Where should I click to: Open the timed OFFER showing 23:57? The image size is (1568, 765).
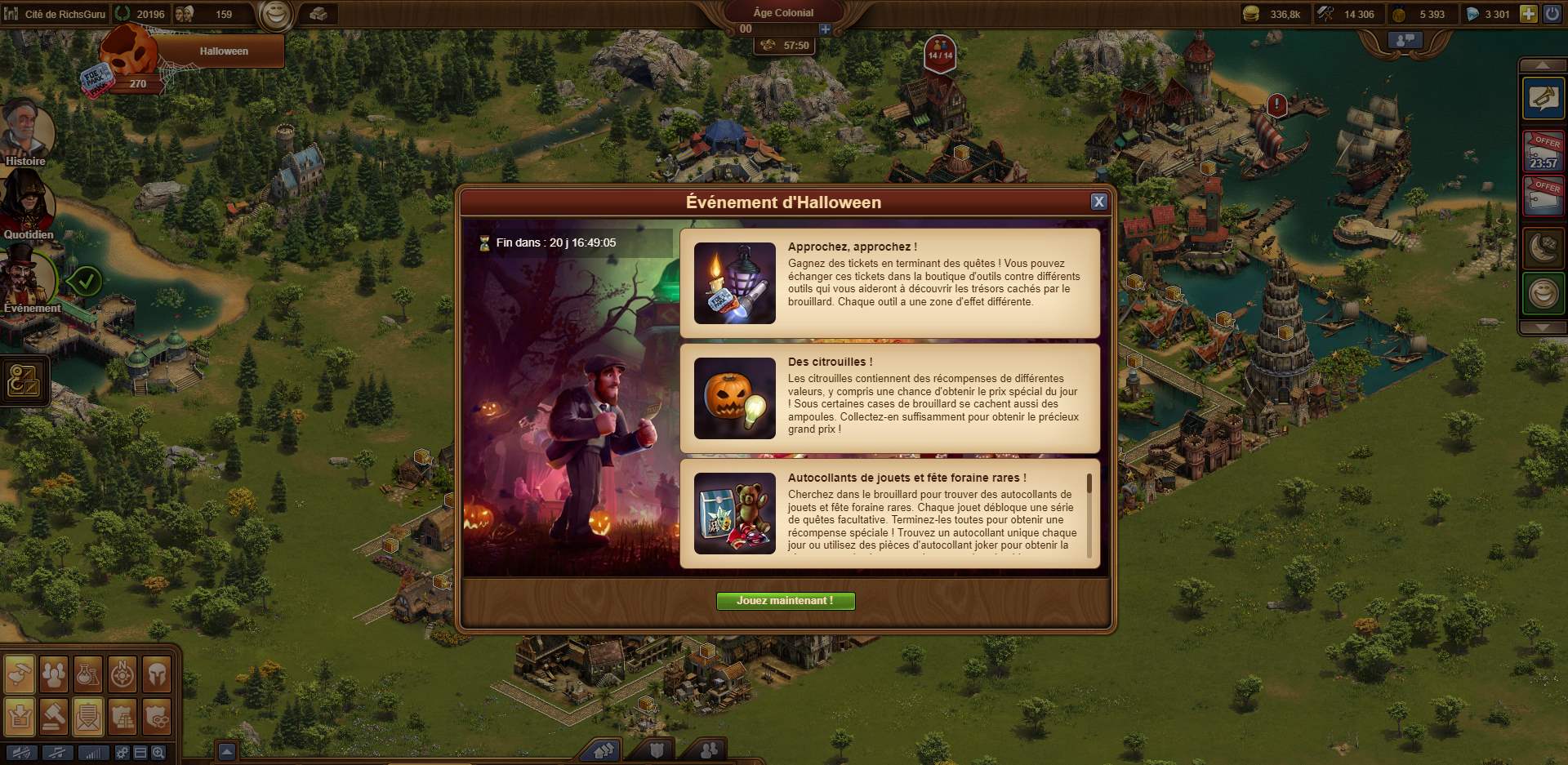point(1543,150)
